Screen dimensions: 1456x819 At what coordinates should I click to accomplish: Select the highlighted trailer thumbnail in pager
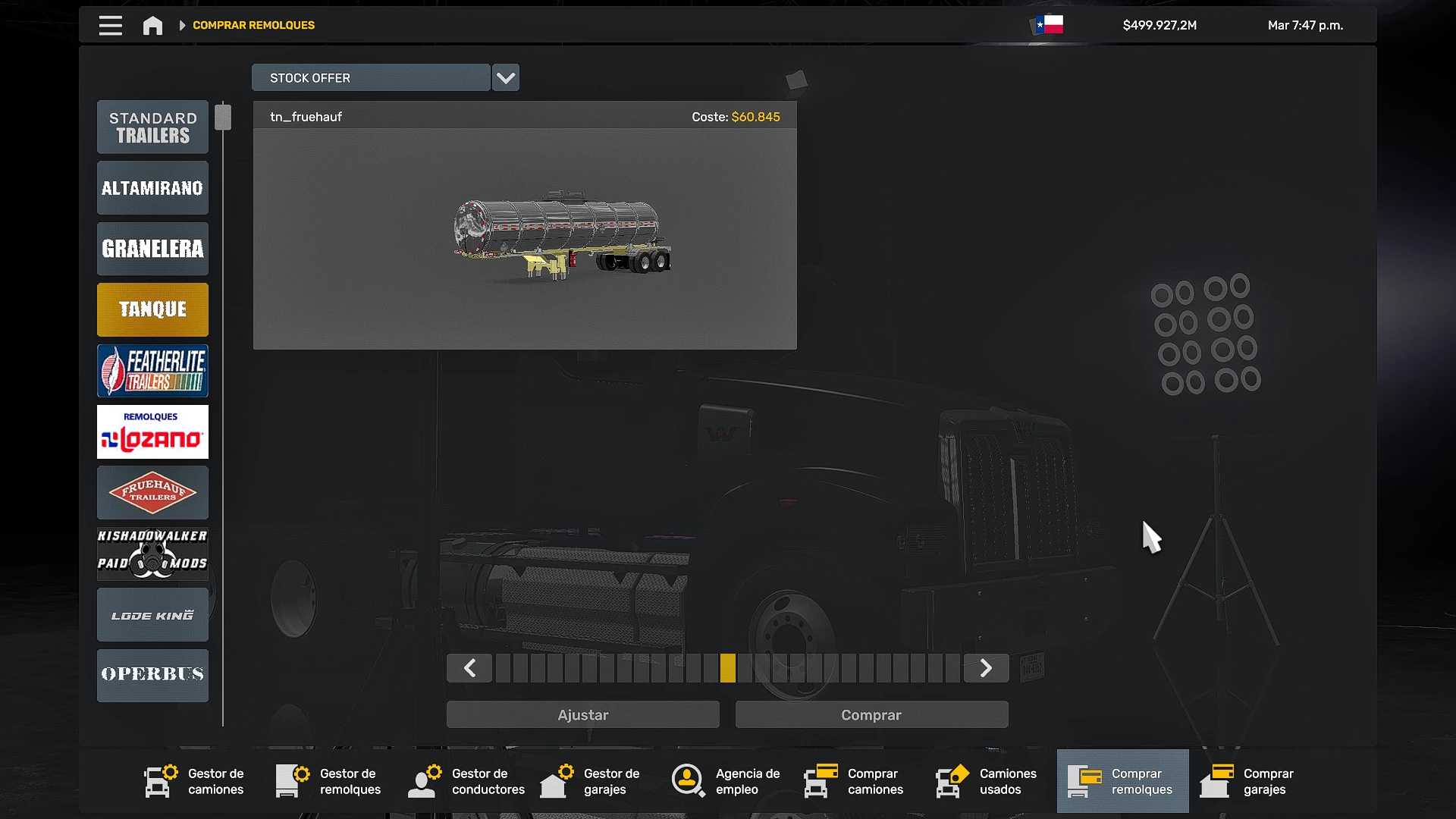[730, 668]
